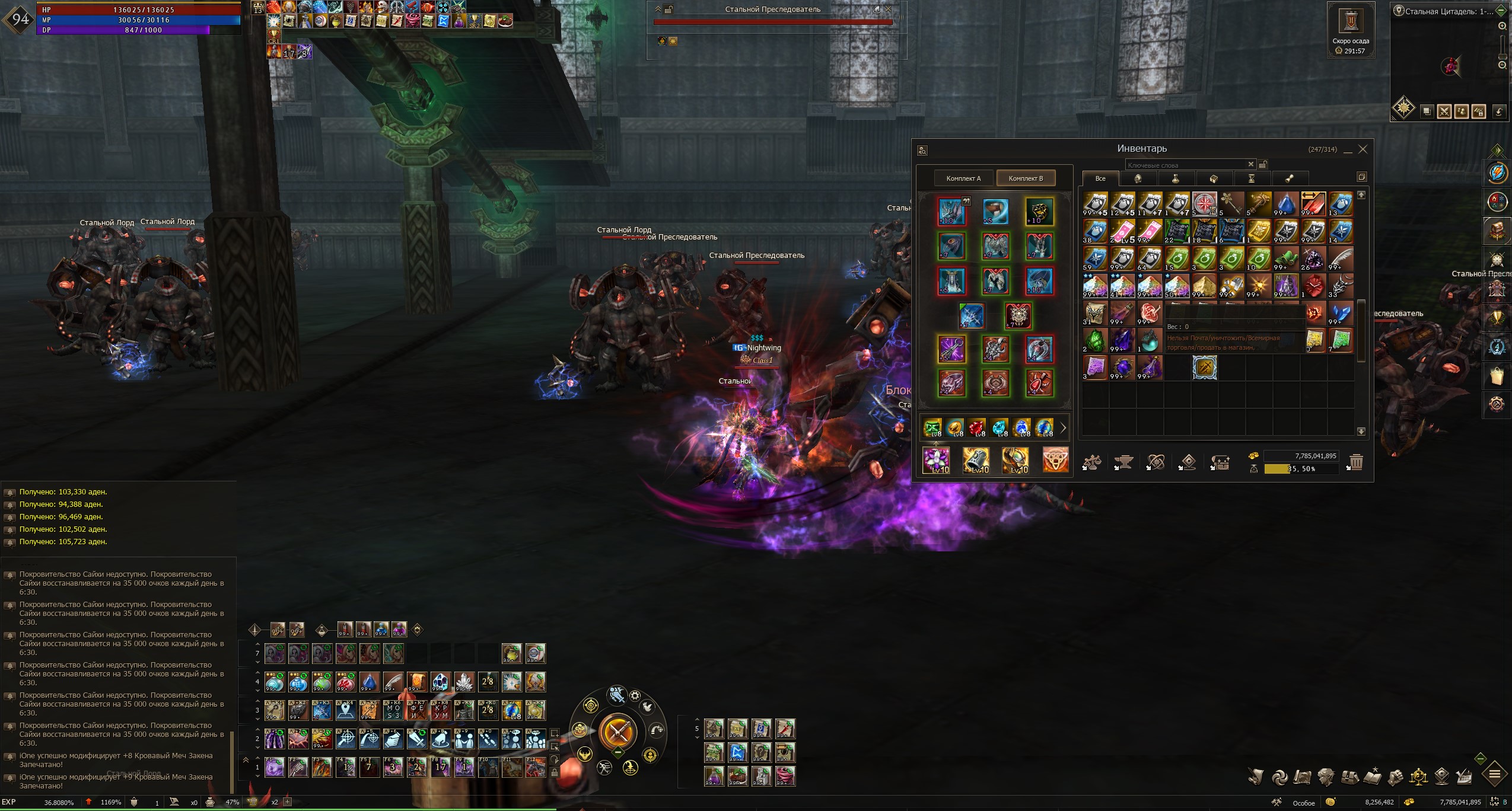
Task: Expand the jewel row arrow in inventory
Action: coord(1063,427)
